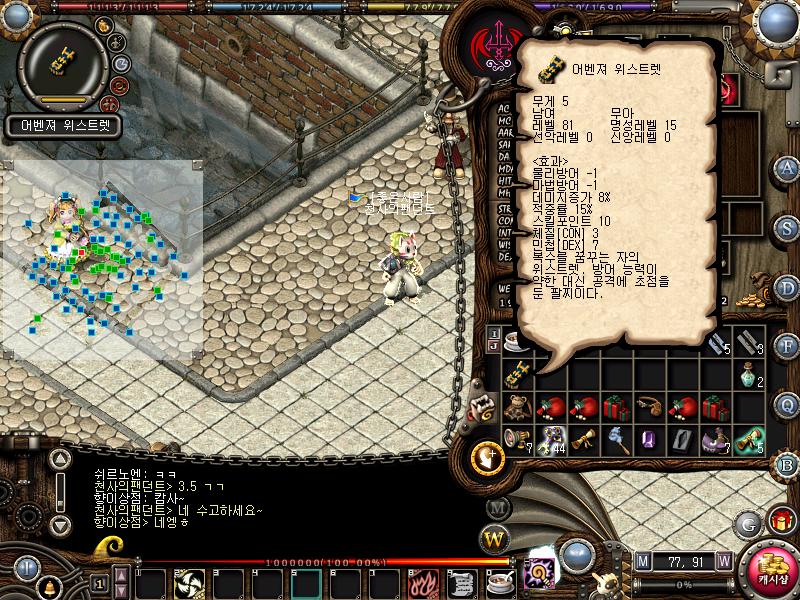Viewport: 800px width, 600px height.
Task: Click the red gift box button
Action: tap(781, 520)
